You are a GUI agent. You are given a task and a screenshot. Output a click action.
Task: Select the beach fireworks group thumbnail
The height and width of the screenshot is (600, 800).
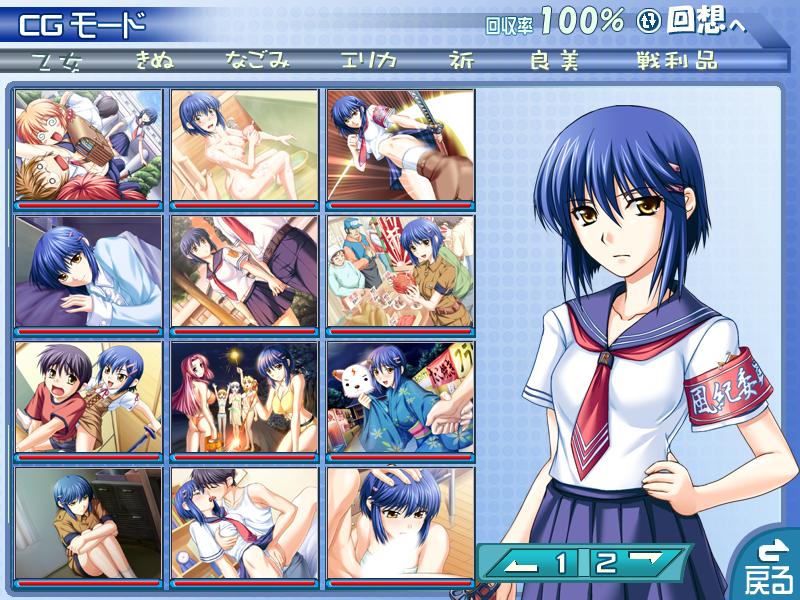[245, 397]
